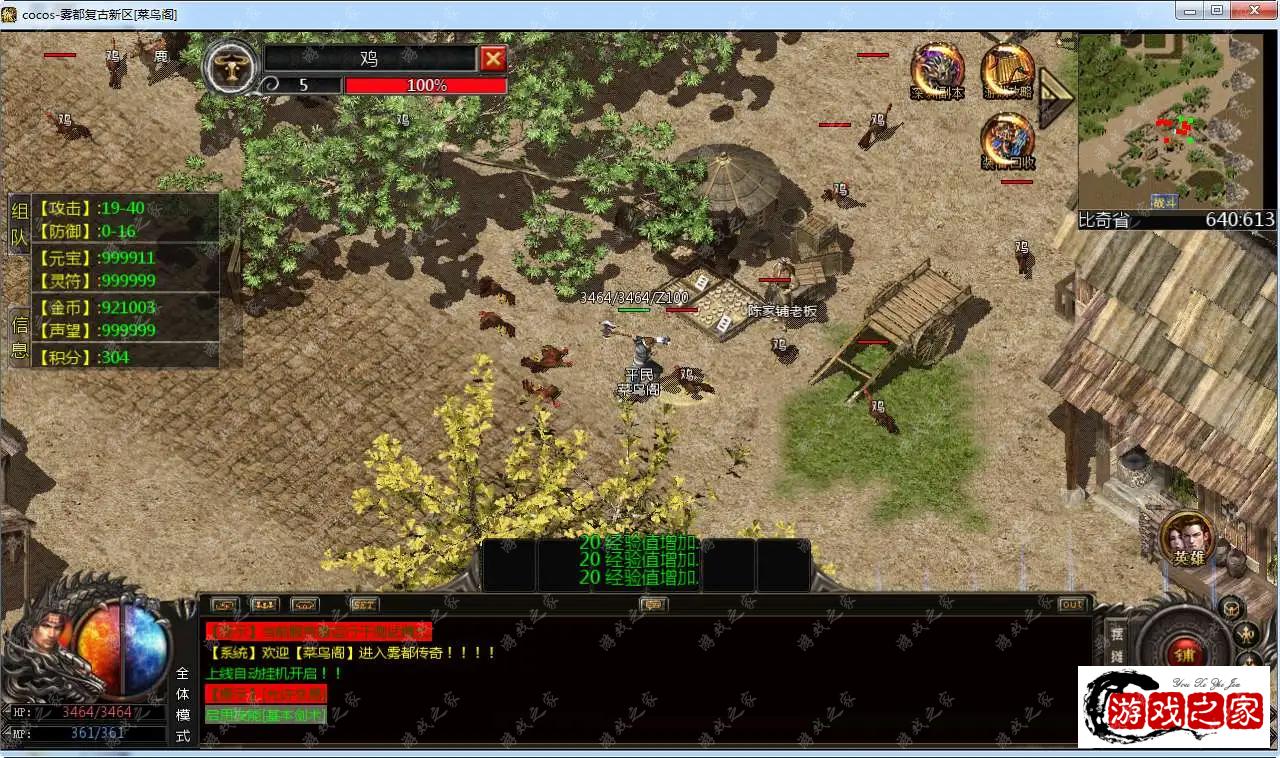1280x758 pixels.
Task: Click the chat panel 'out' button
Action: (1071, 604)
